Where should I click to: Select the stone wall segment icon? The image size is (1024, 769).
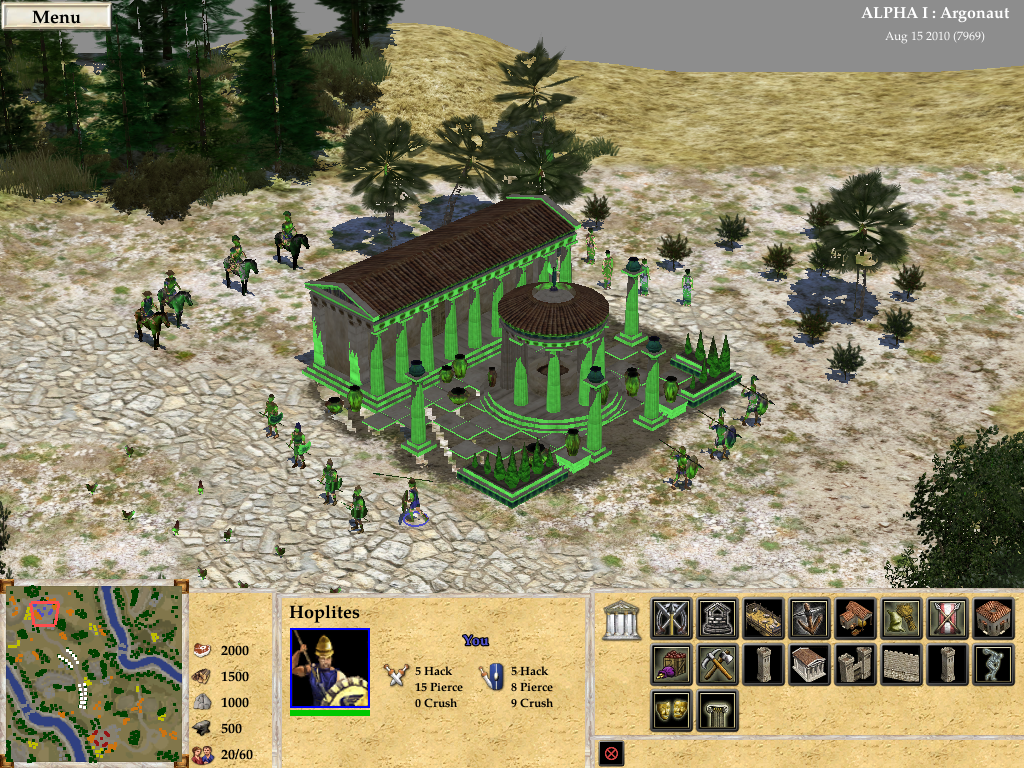(901, 665)
